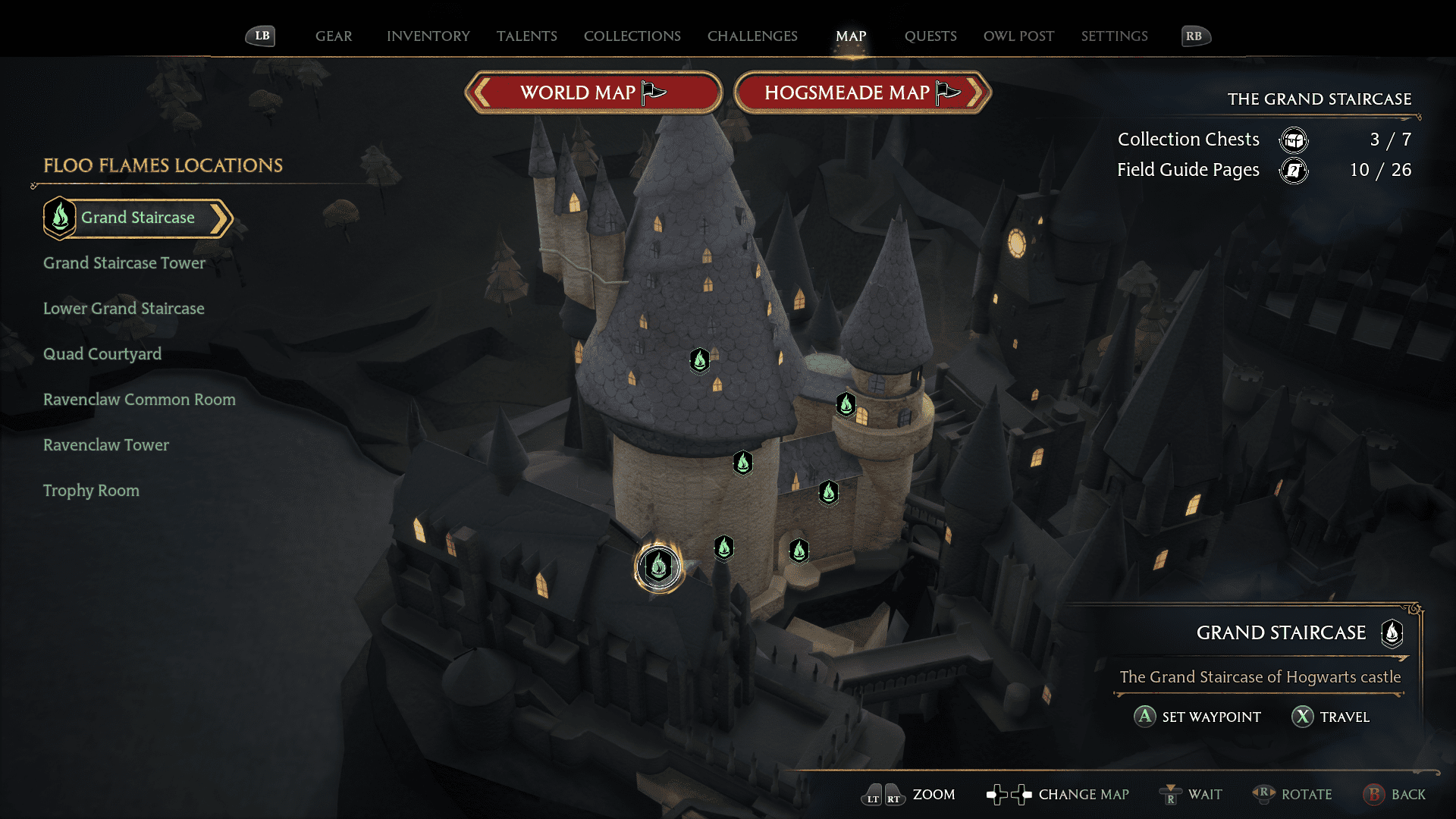Open the Talents tab
Screen dimensions: 1456x819
[x=526, y=36]
